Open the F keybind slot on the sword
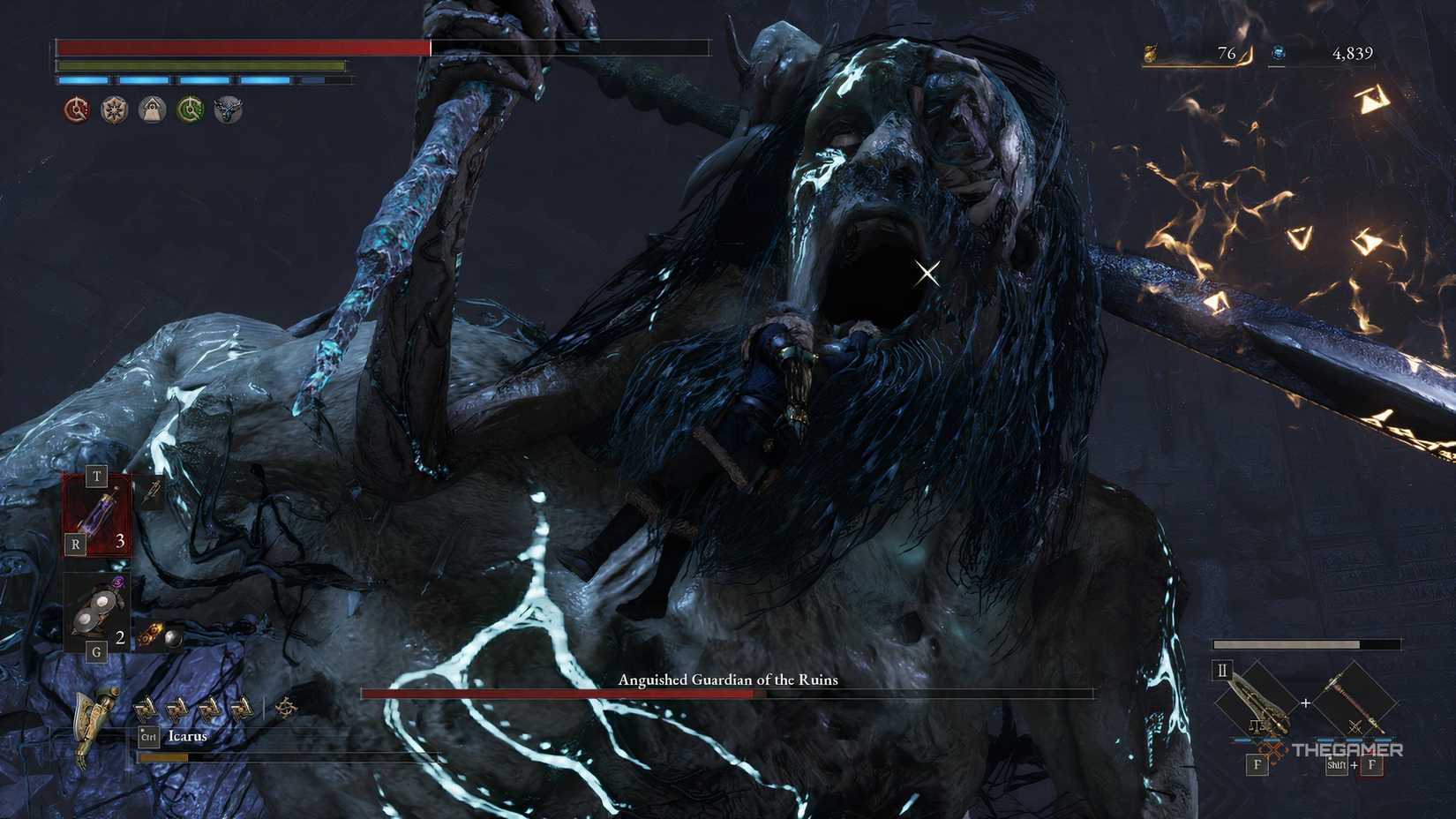The height and width of the screenshot is (819, 1456). click(1257, 765)
